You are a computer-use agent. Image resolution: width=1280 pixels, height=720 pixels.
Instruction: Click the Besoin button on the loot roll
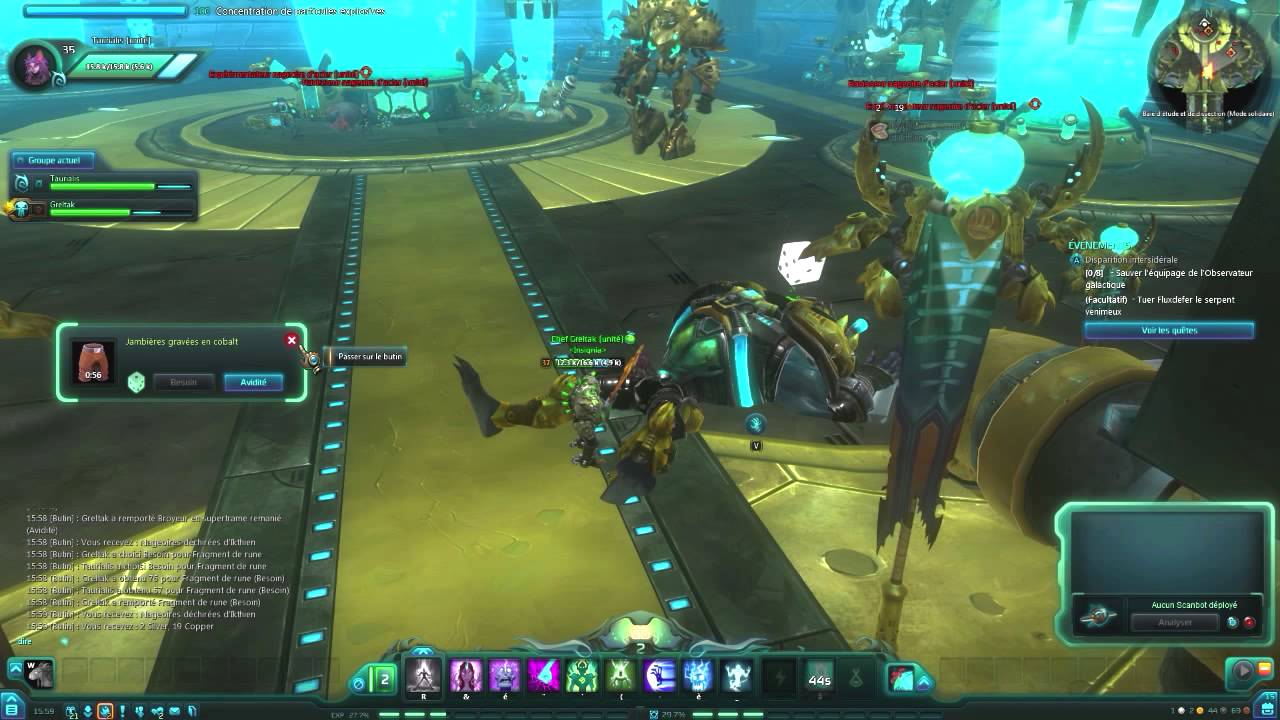(x=183, y=382)
